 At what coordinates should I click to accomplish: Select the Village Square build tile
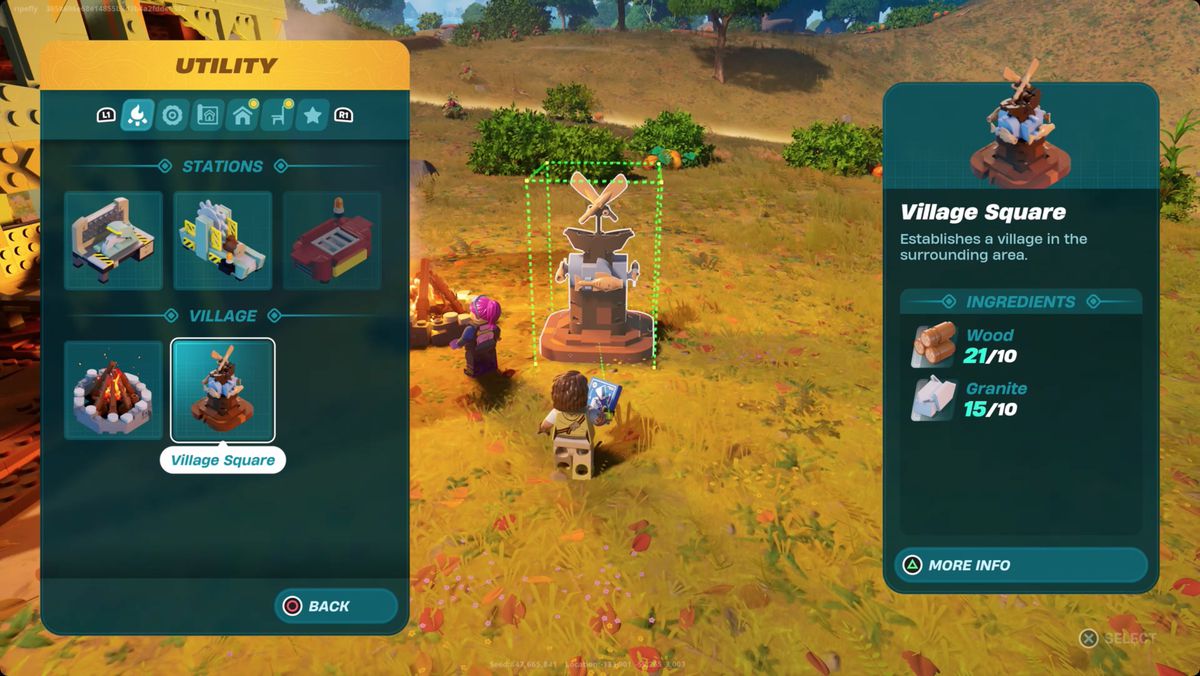click(x=223, y=390)
